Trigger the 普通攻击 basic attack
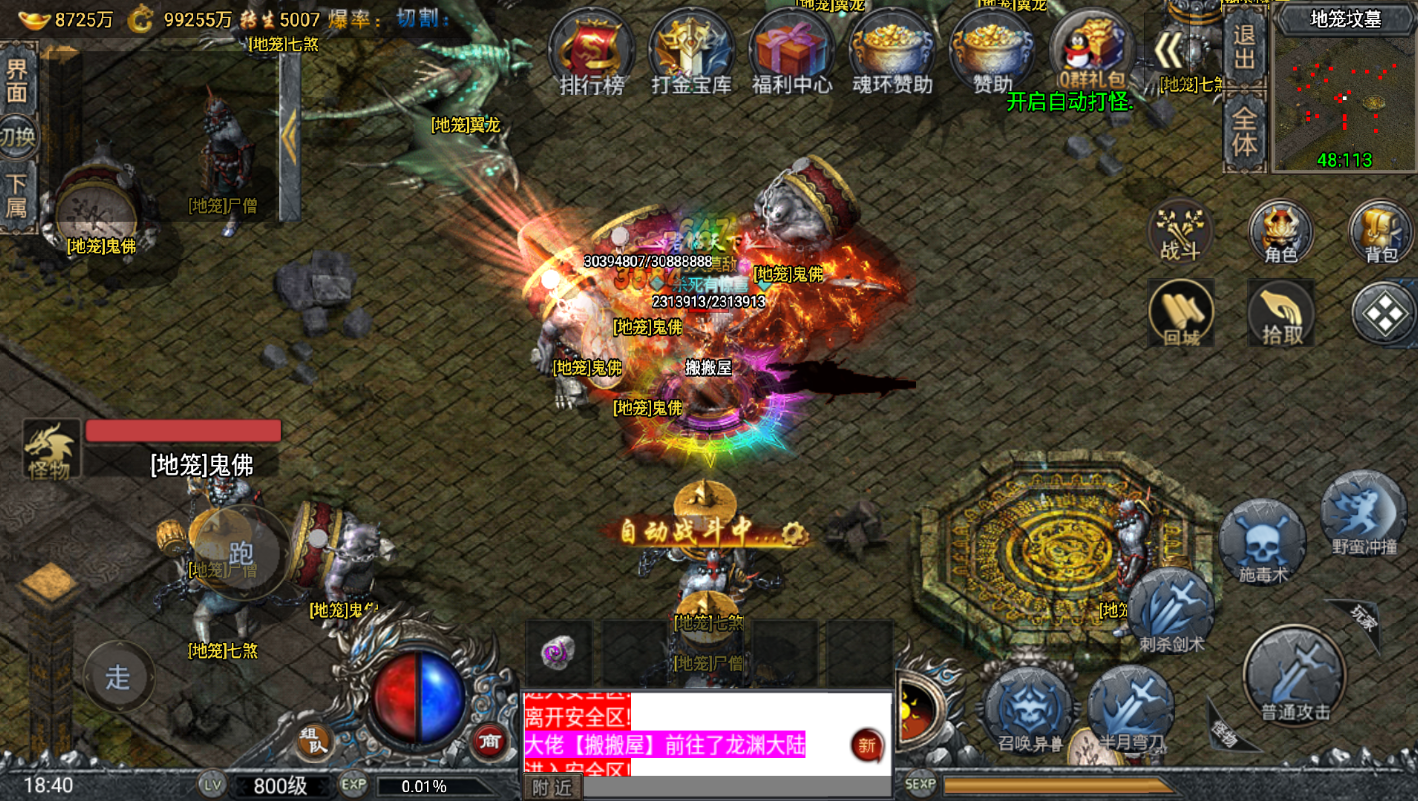 pyautogui.click(x=1296, y=673)
